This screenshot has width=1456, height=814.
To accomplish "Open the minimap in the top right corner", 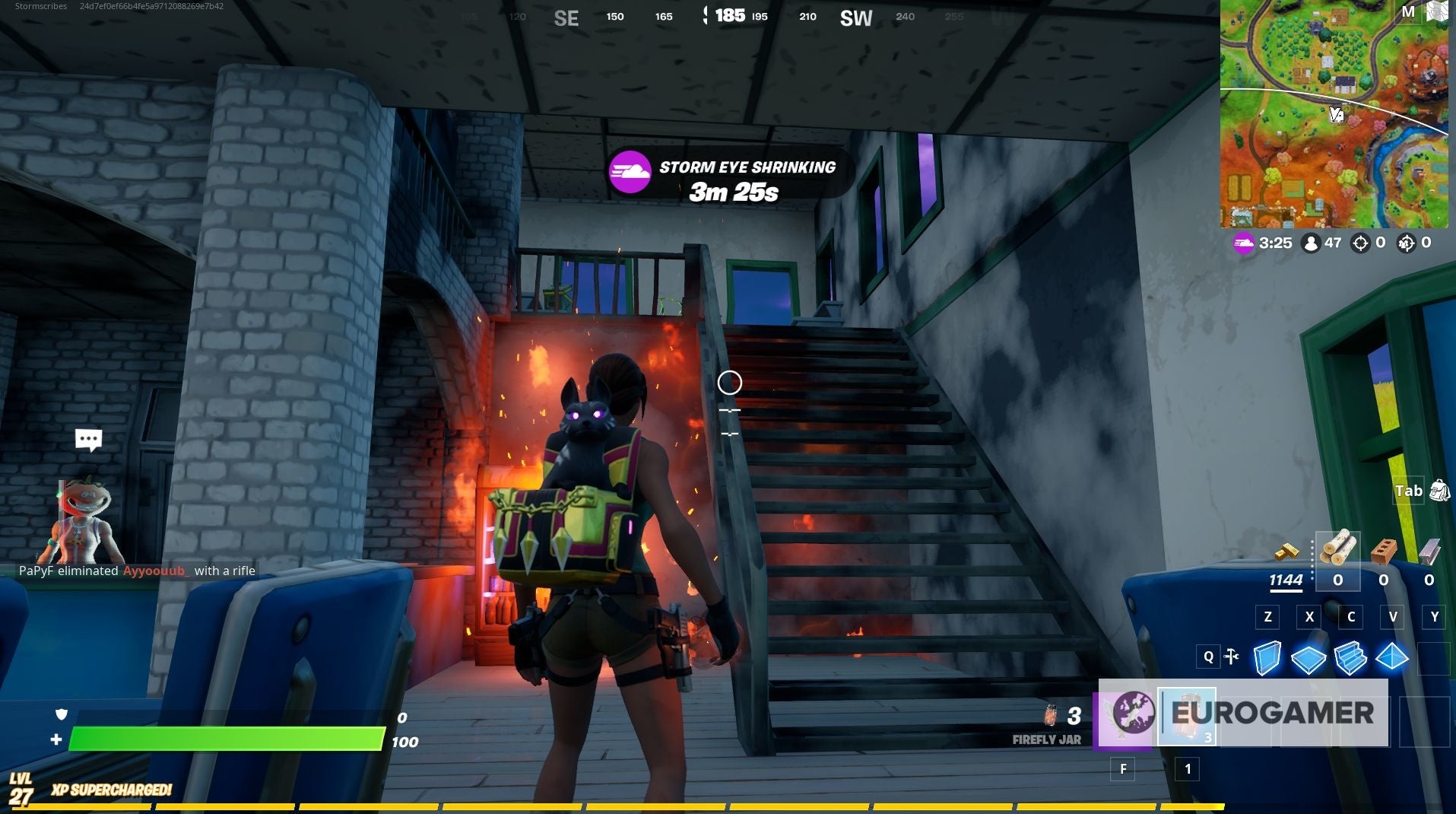I will click(x=1334, y=113).
